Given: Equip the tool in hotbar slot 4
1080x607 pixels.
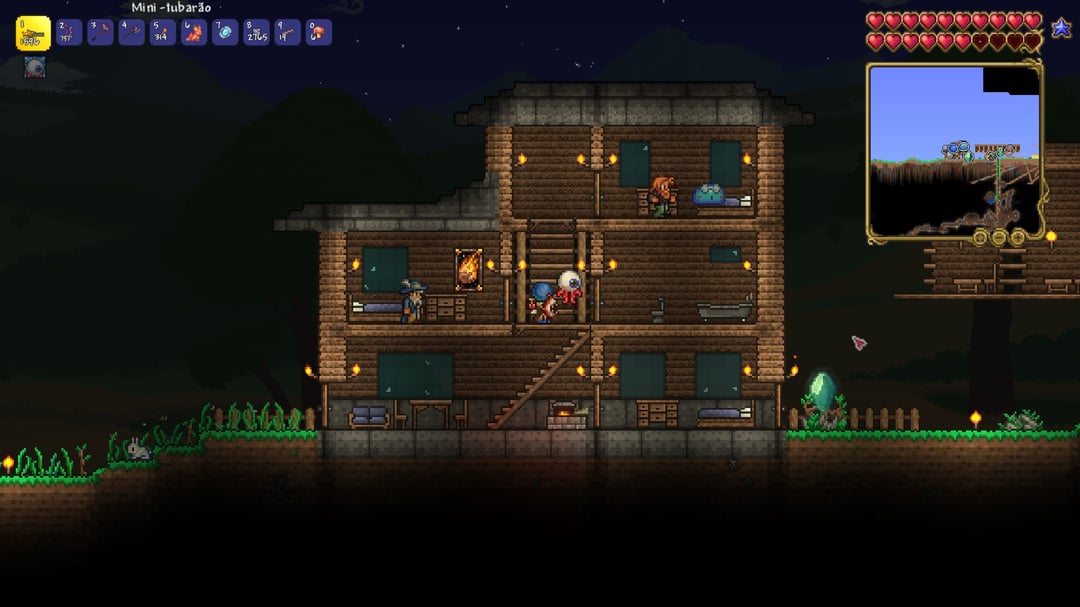Looking at the screenshot, I should pyautogui.click(x=132, y=33).
